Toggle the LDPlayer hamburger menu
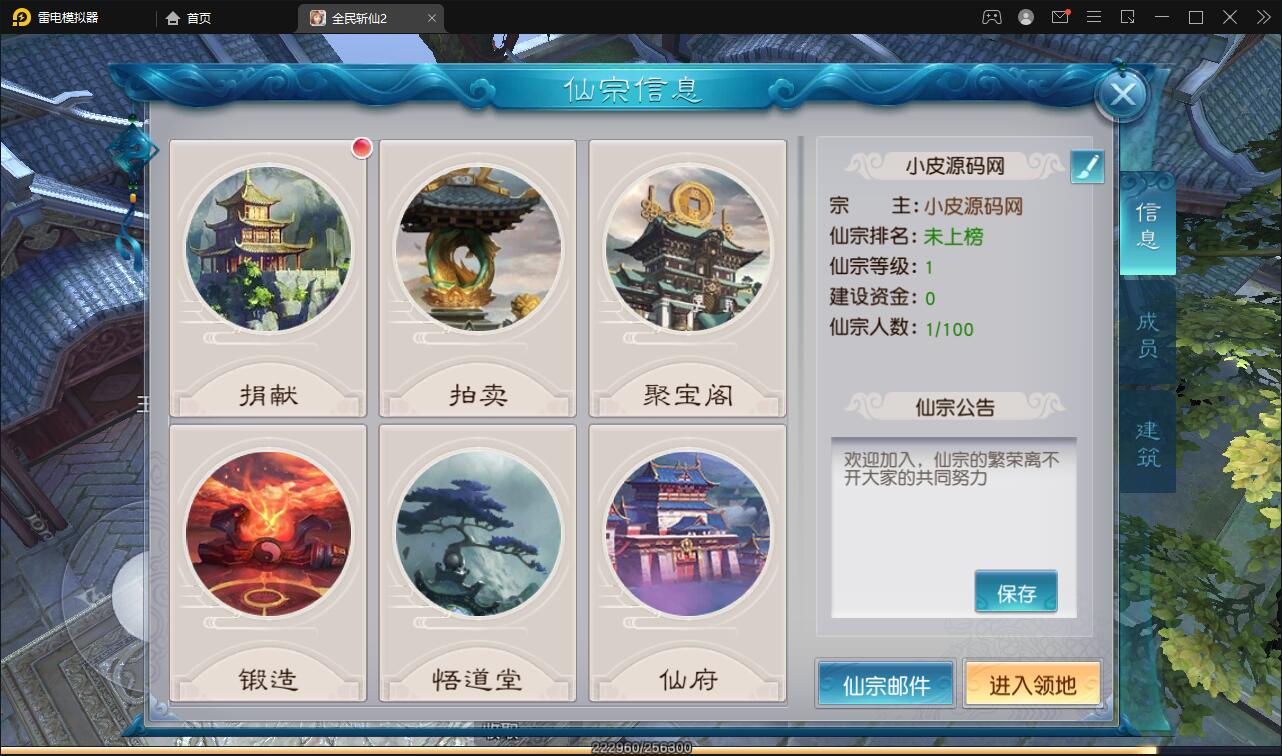This screenshot has width=1282, height=756. tap(1094, 16)
